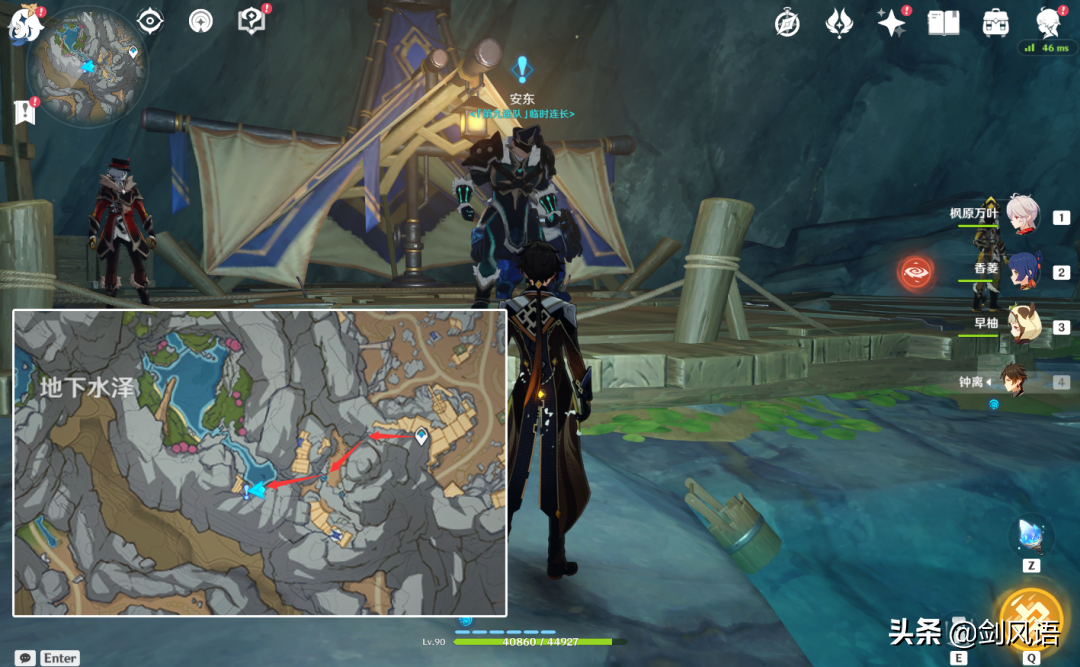This screenshot has width=1080, height=667.
Task: Open the winged battle pass icon
Action: [x=838, y=23]
